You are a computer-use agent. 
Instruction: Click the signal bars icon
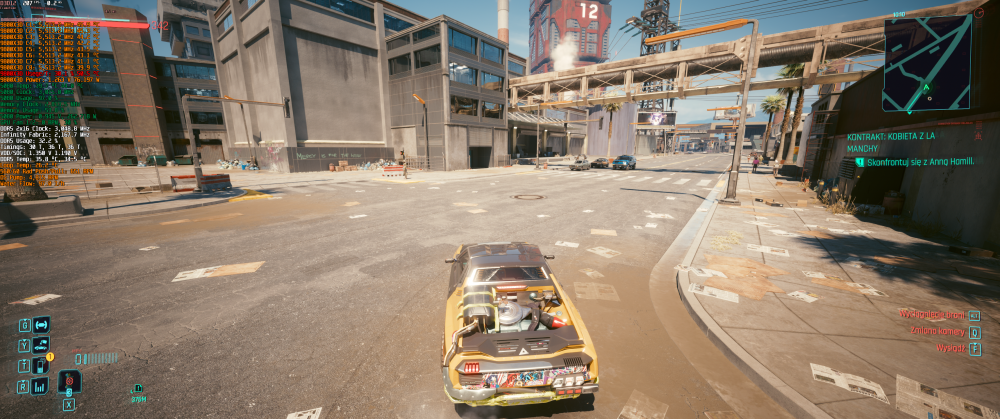coord(41,385)
